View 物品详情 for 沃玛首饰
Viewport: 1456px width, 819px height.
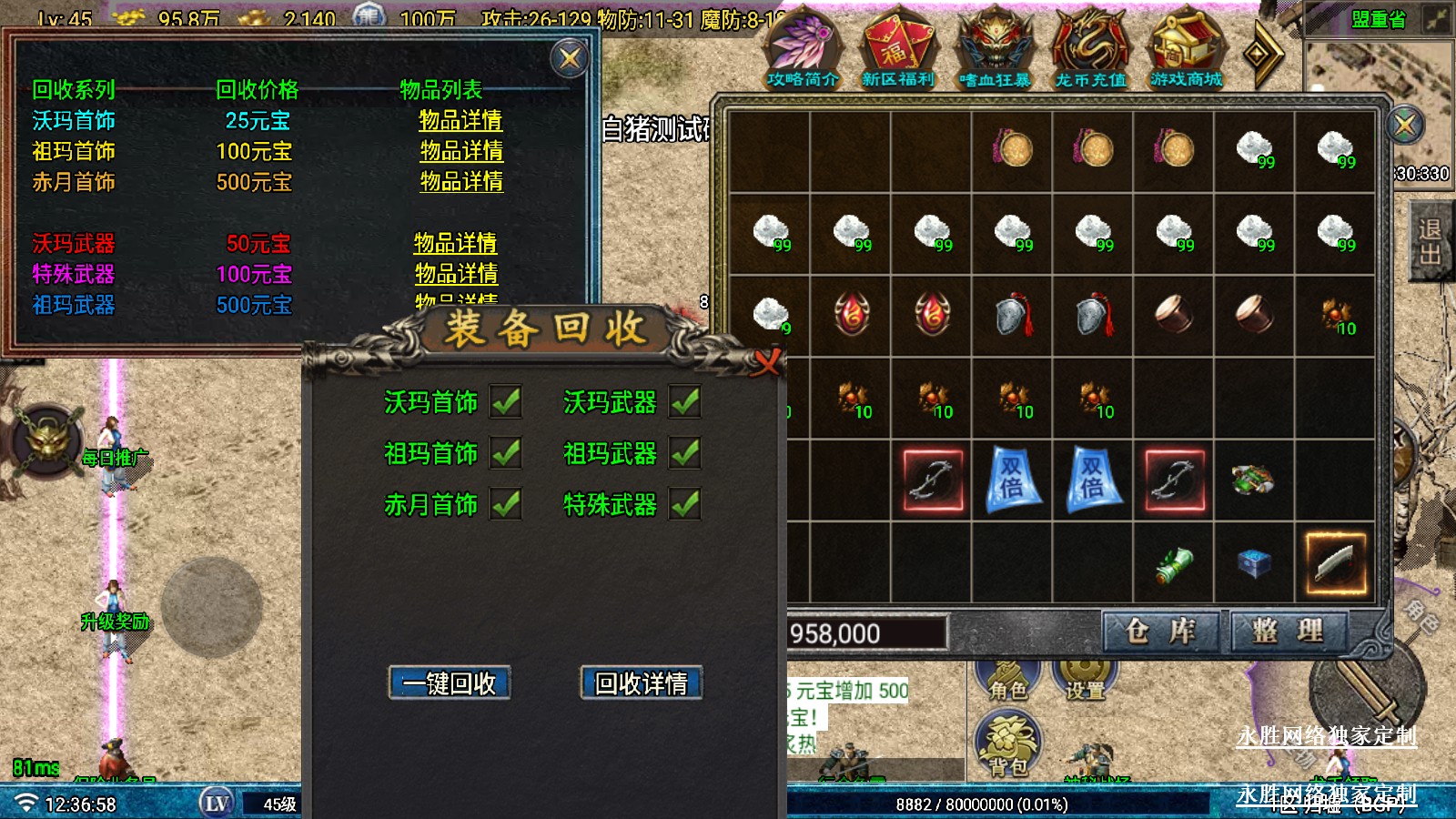460,120
